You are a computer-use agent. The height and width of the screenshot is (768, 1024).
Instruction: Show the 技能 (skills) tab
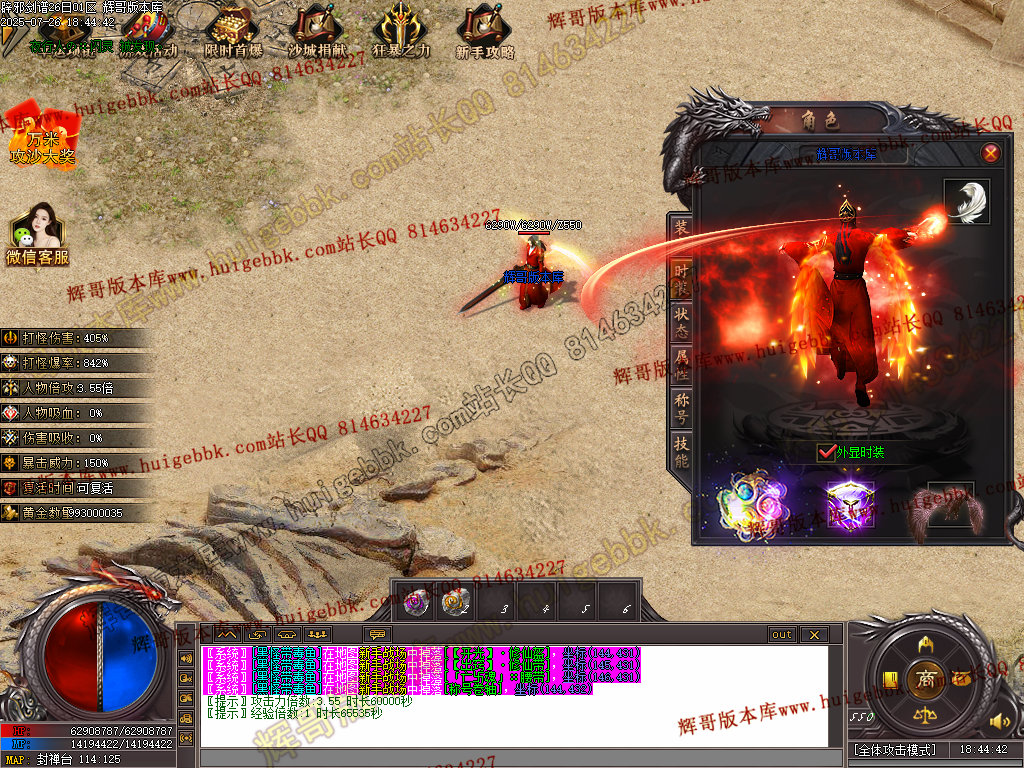[x=681, y=452]
